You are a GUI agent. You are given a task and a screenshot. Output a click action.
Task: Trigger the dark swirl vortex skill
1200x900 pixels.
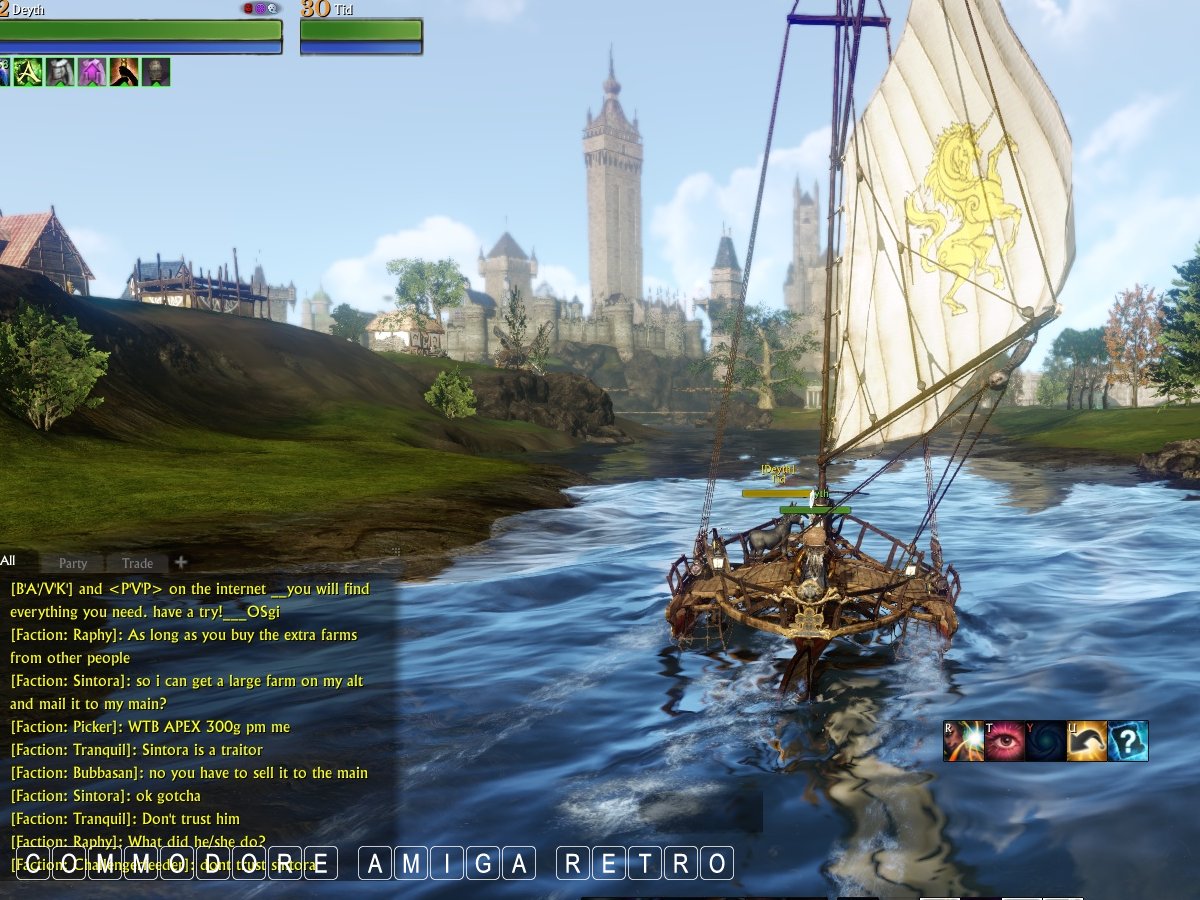[x=1046, y=741]
